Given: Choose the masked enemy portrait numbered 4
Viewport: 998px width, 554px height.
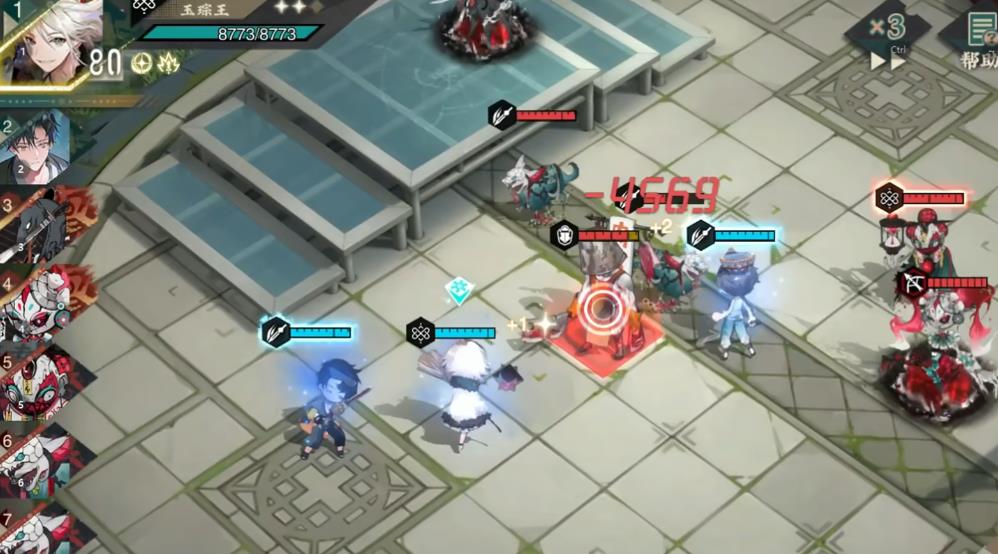Looking at the screenshot, I should coord(40,305).
